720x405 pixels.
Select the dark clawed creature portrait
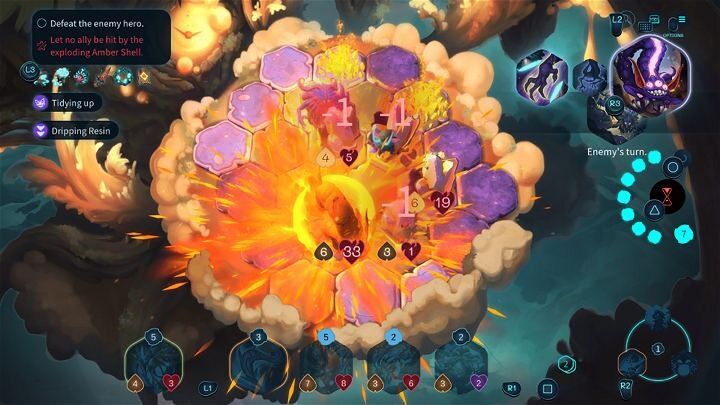pyautogui.click(x=542, y=76)
